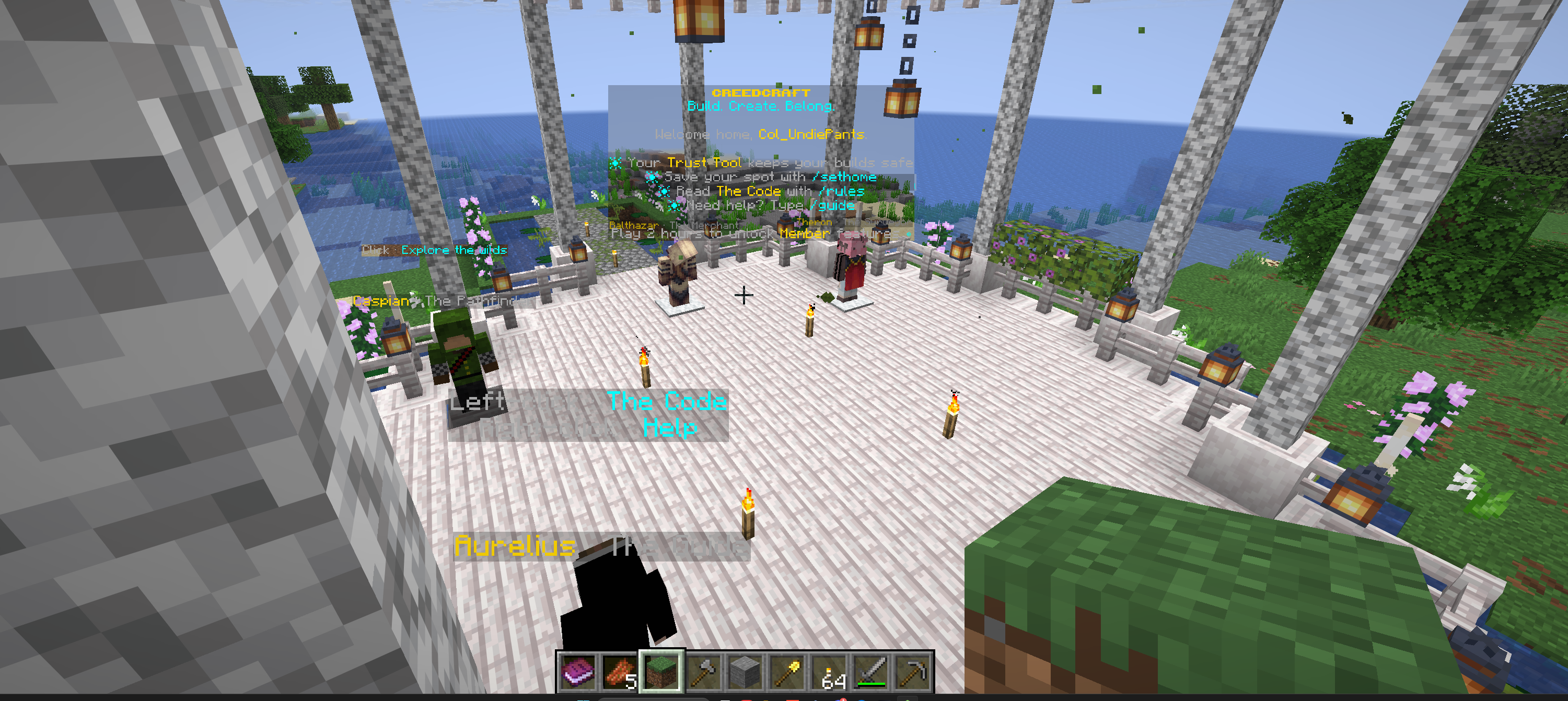Image resolution: width=1568 pixels, height=701 pixels.
Task: Click the /sethome command link
Action: [846, 177]
